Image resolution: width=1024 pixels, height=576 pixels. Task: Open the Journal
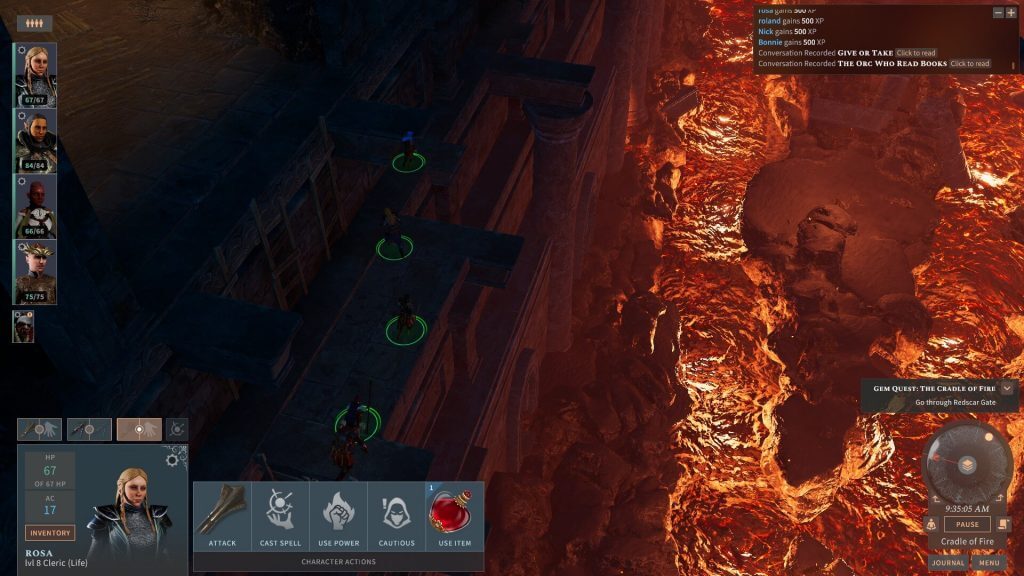948,563
